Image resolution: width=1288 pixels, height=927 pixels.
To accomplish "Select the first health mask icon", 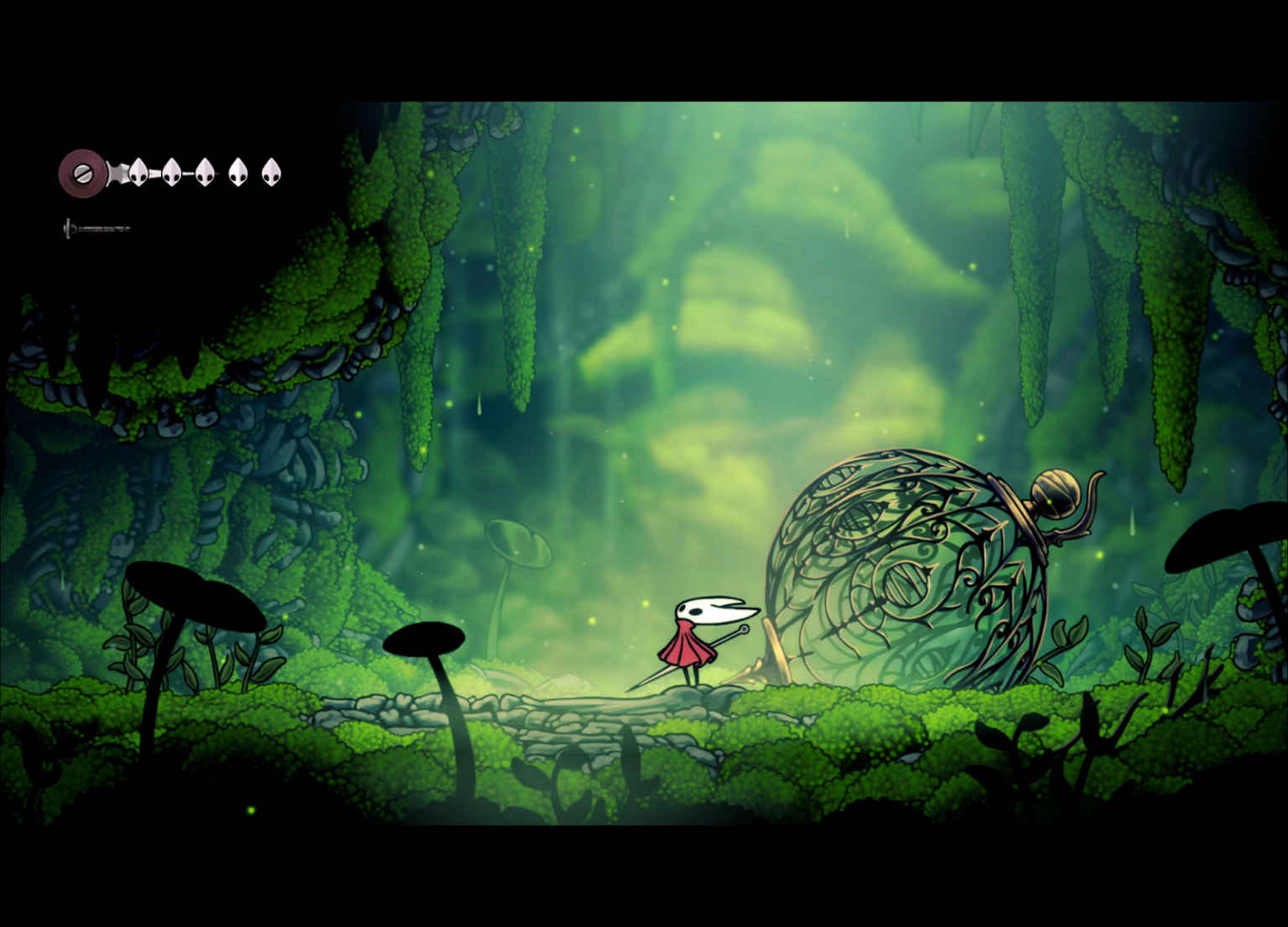I will tap(138, 173).
